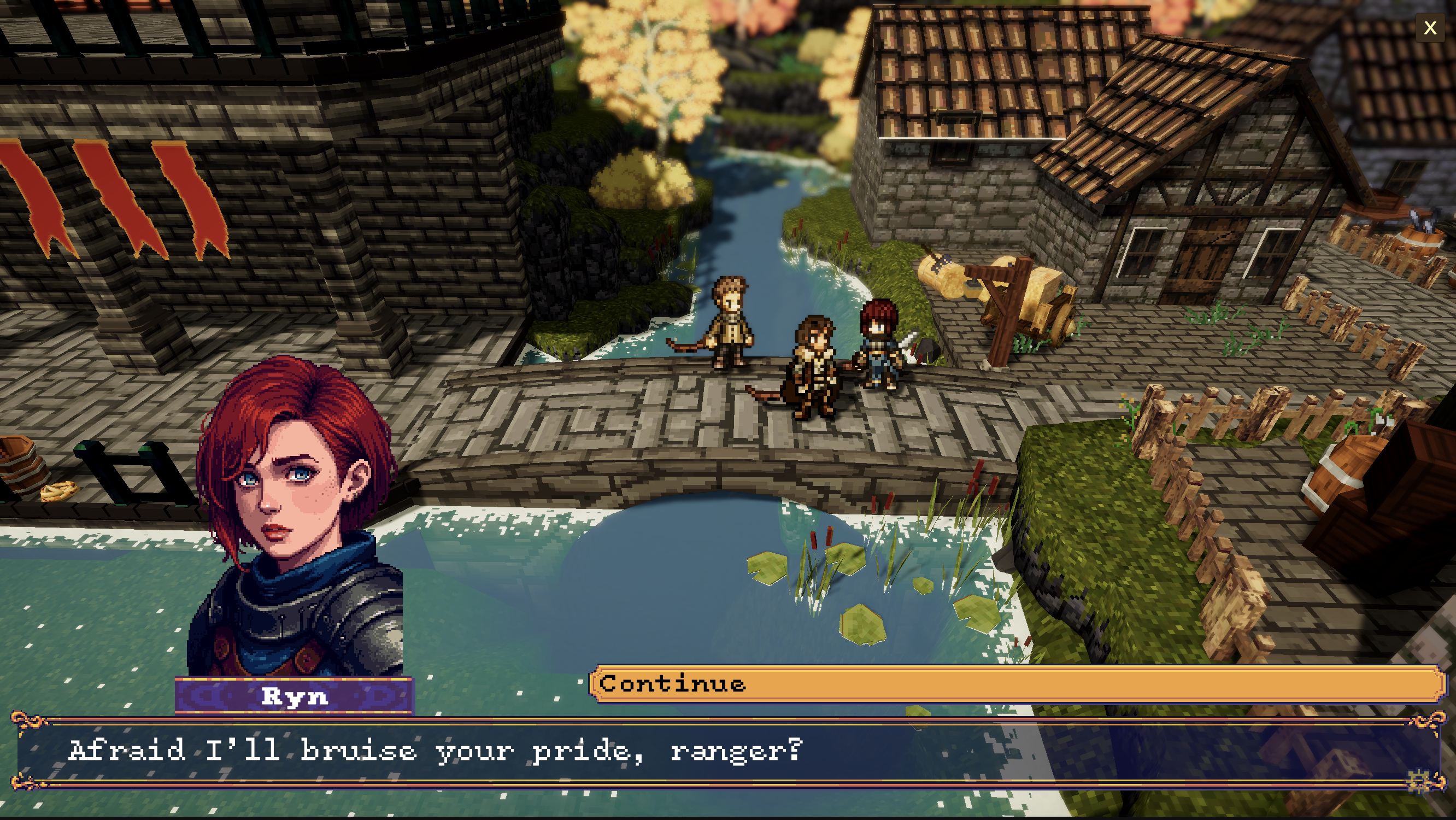Dismiss the scene with the X button

pyautogui.click(x=1430, y=27)
